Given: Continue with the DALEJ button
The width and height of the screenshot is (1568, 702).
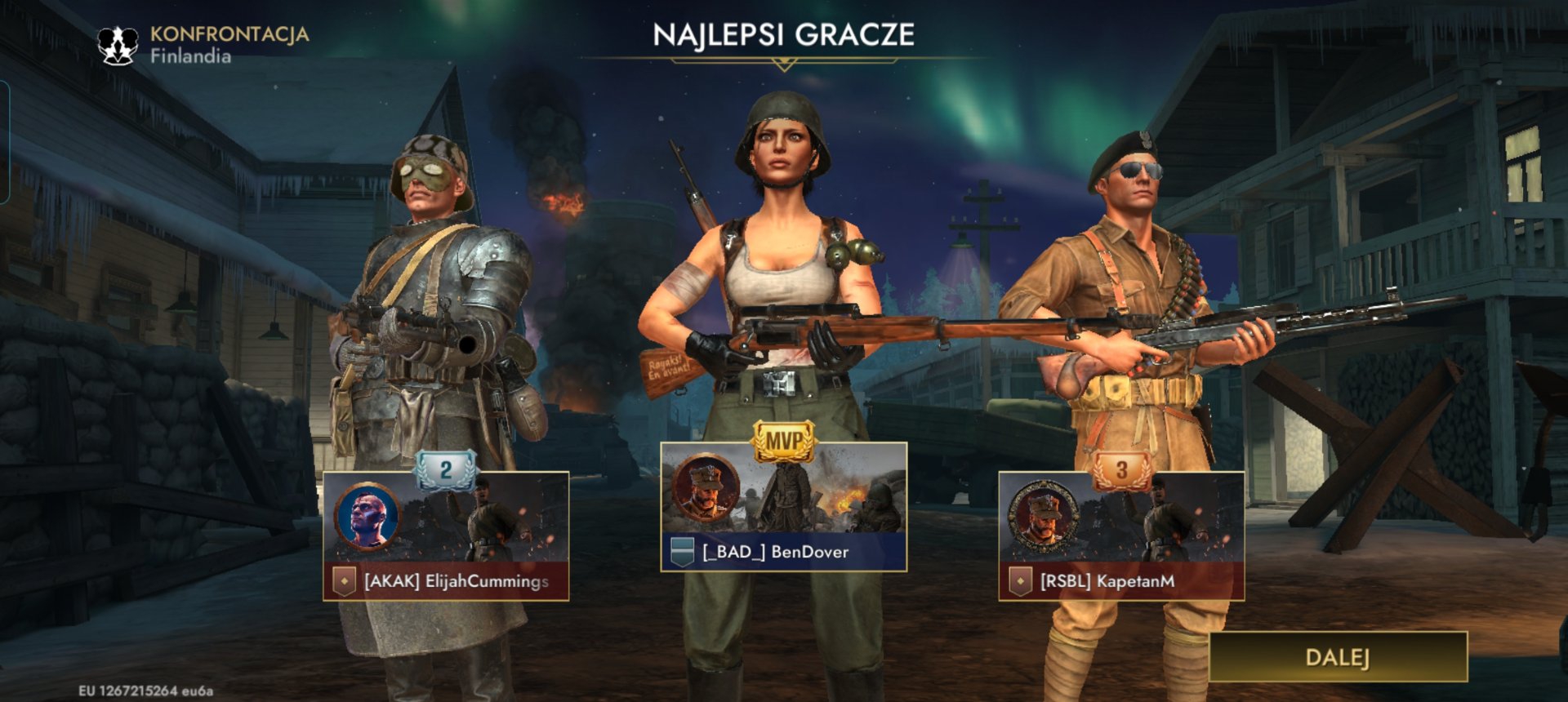Looking at the screenshot, I should click(x=1338, y=657).
